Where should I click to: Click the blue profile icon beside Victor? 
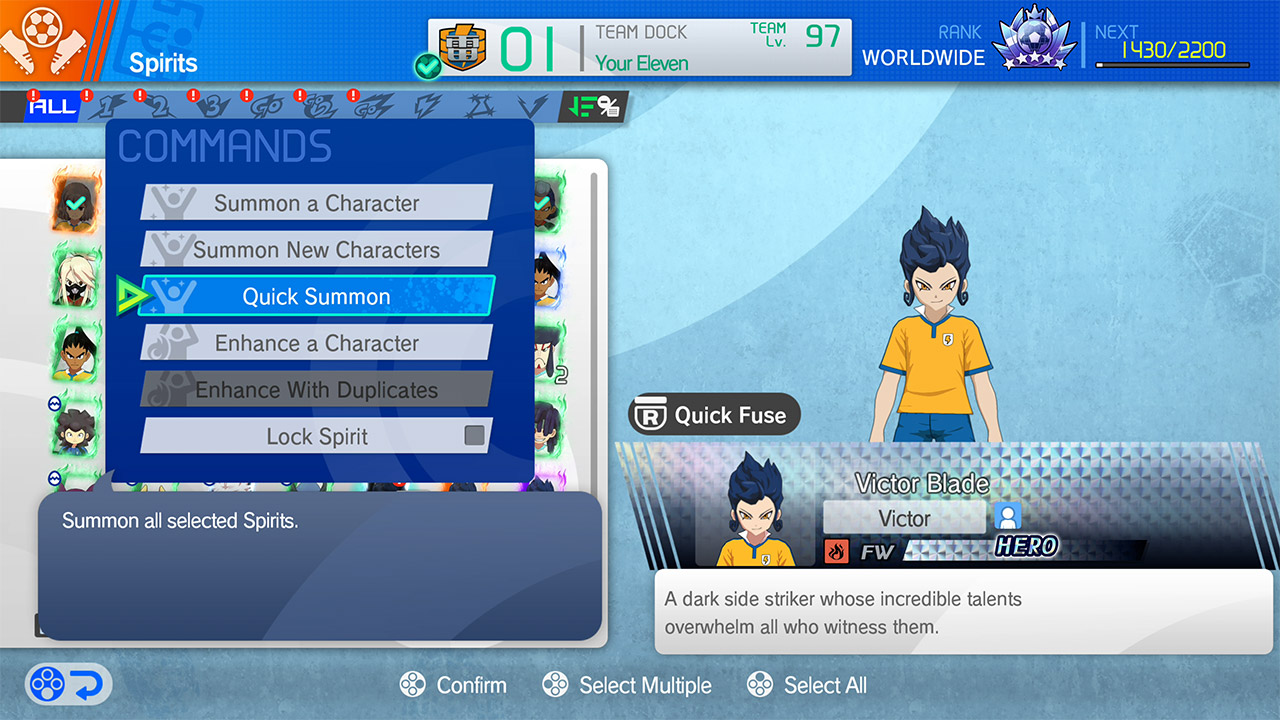[1007, 517]
